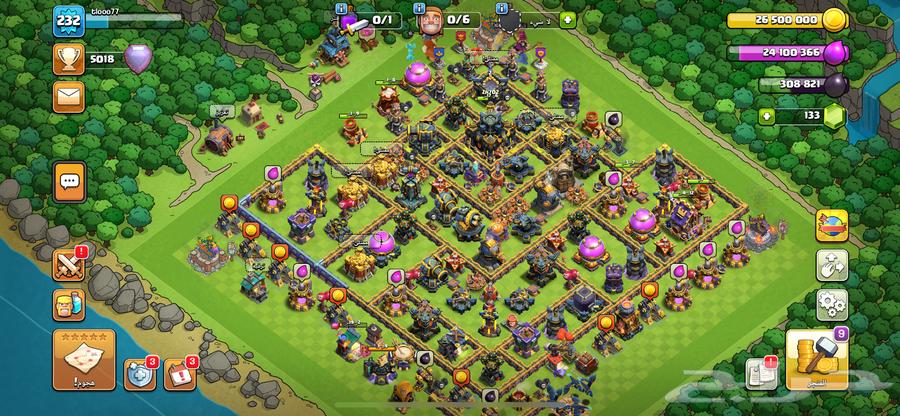Open the chat speech bubble panel
The height and width of the screenshot is (416, 900).
click(69, 182)
